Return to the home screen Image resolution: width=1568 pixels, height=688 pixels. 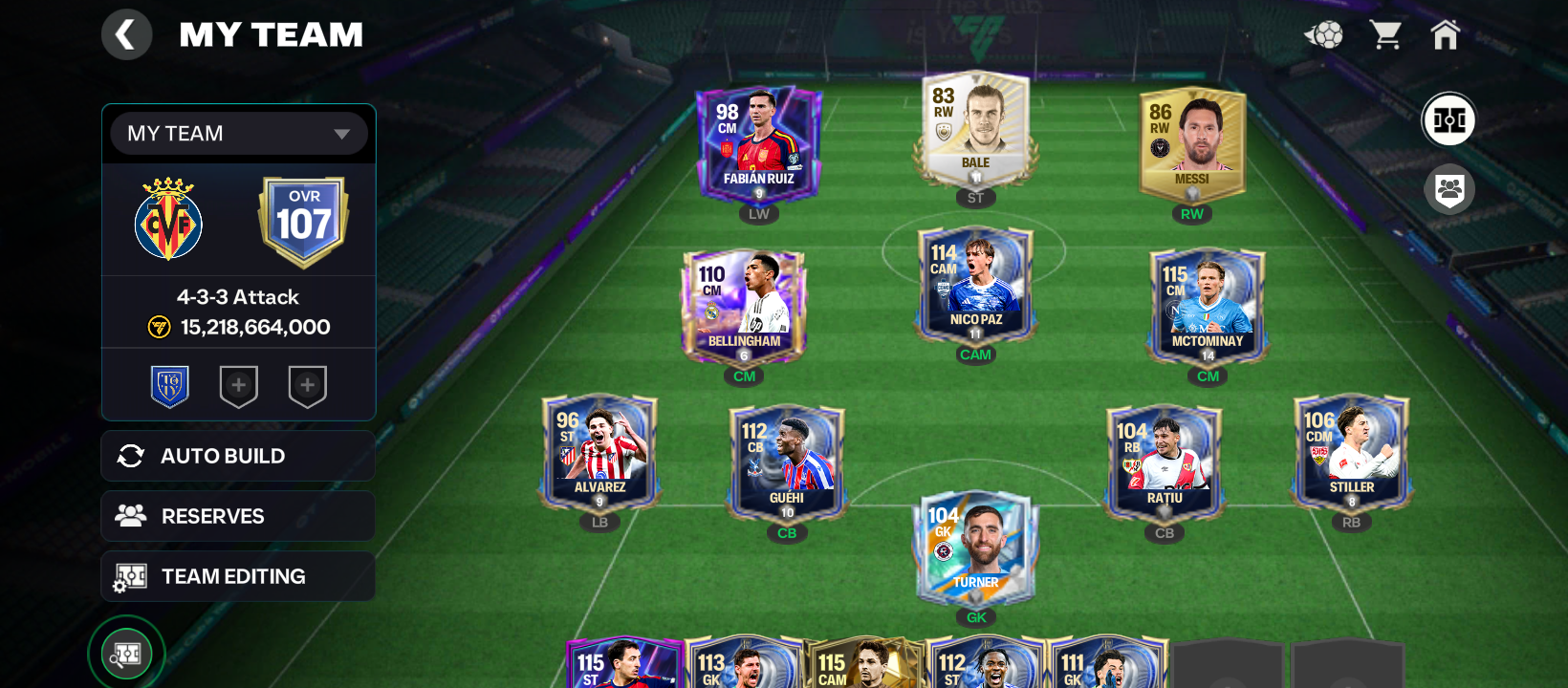[1445, 35]
